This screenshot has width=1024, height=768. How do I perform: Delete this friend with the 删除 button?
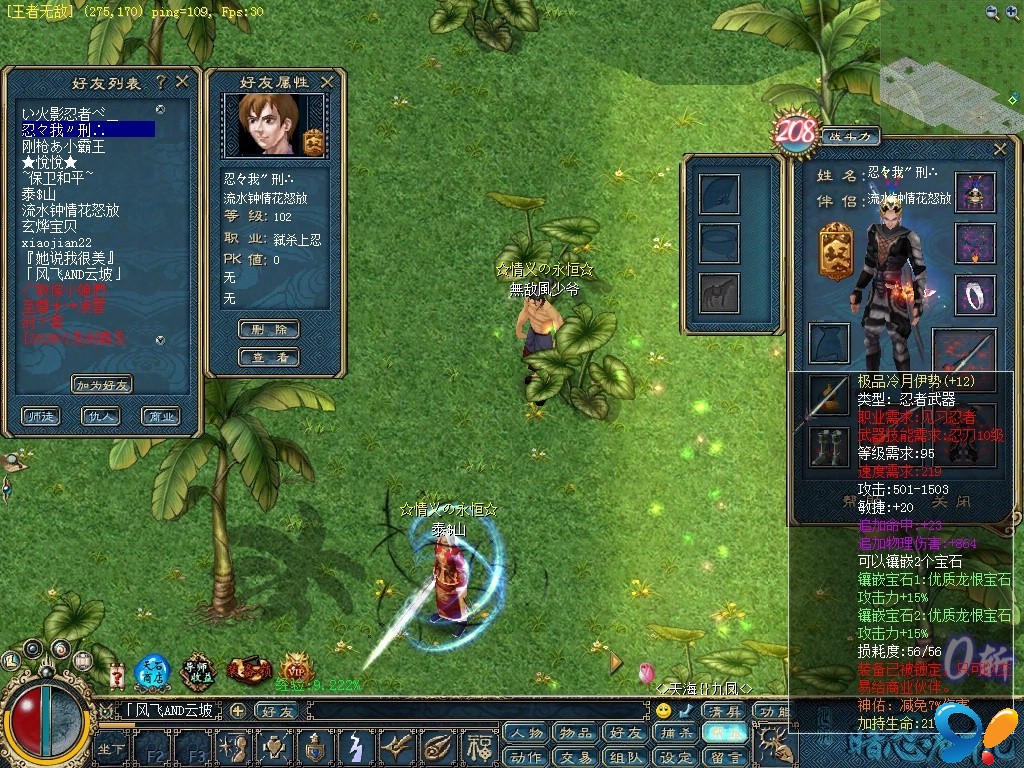click(x=269, y=329)
